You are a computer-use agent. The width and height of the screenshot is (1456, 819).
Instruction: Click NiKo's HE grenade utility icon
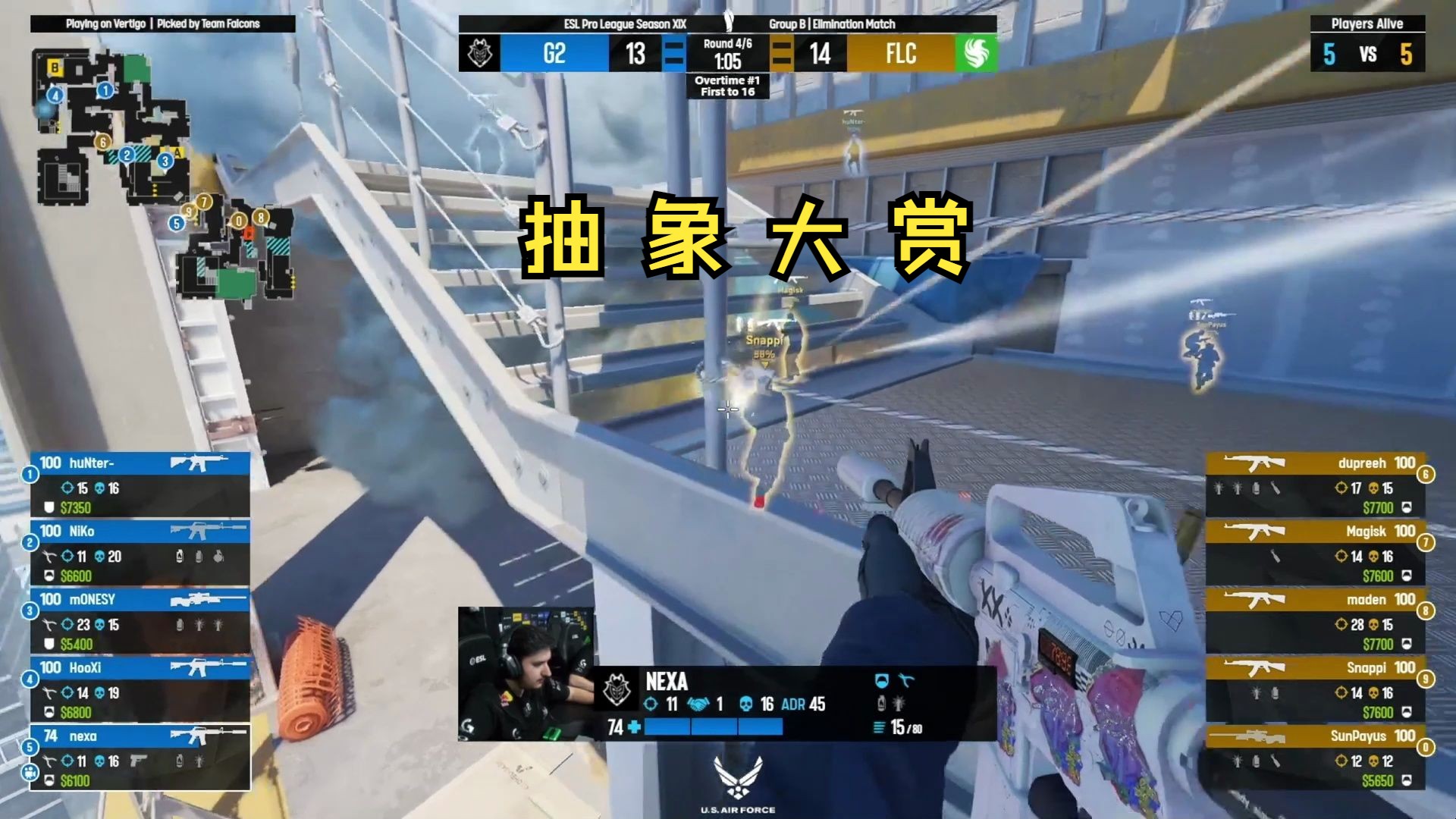(x=220, y=557)
